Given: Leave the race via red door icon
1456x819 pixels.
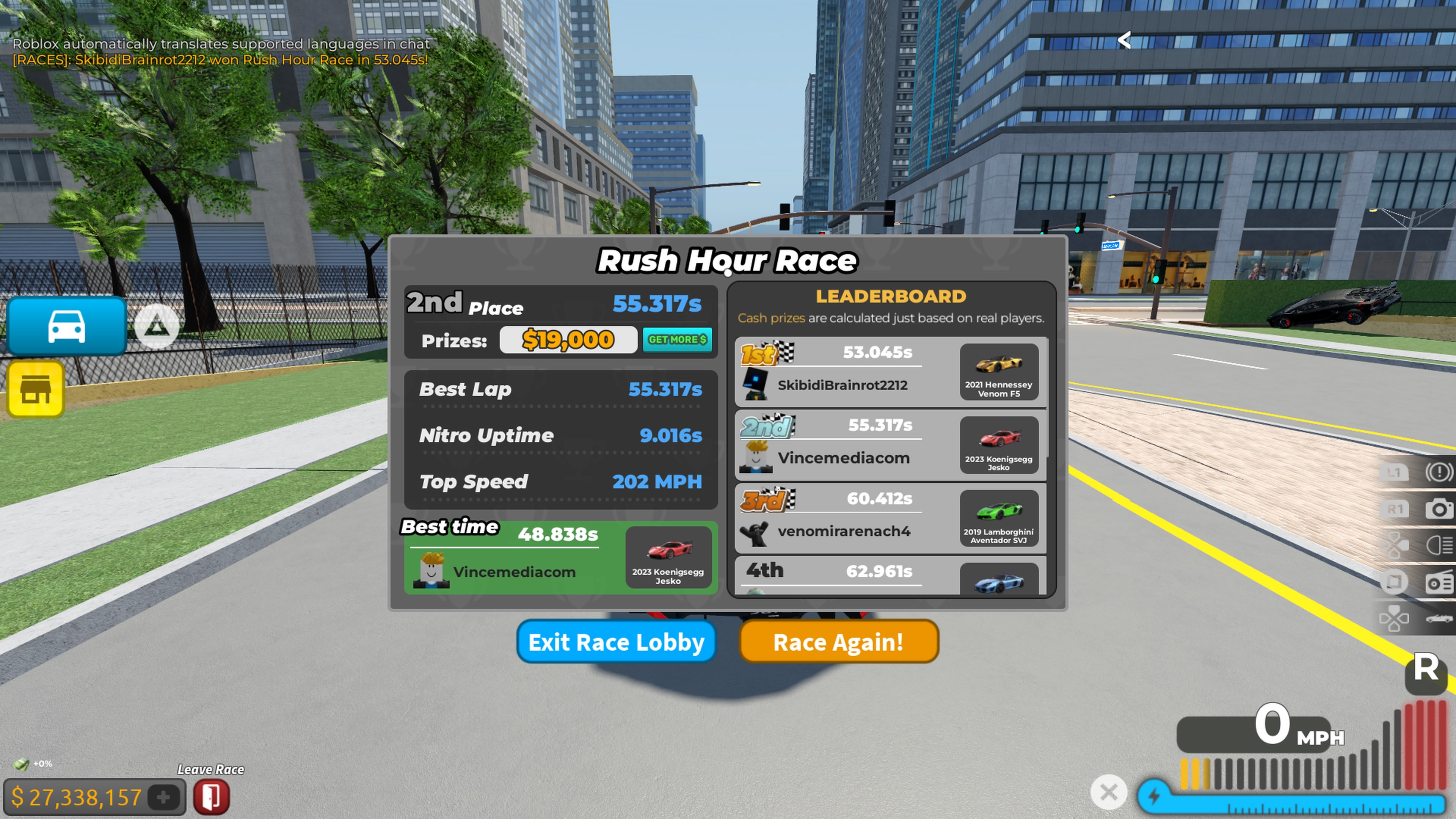Looking at the screenshot, I should tap(212, 797).
